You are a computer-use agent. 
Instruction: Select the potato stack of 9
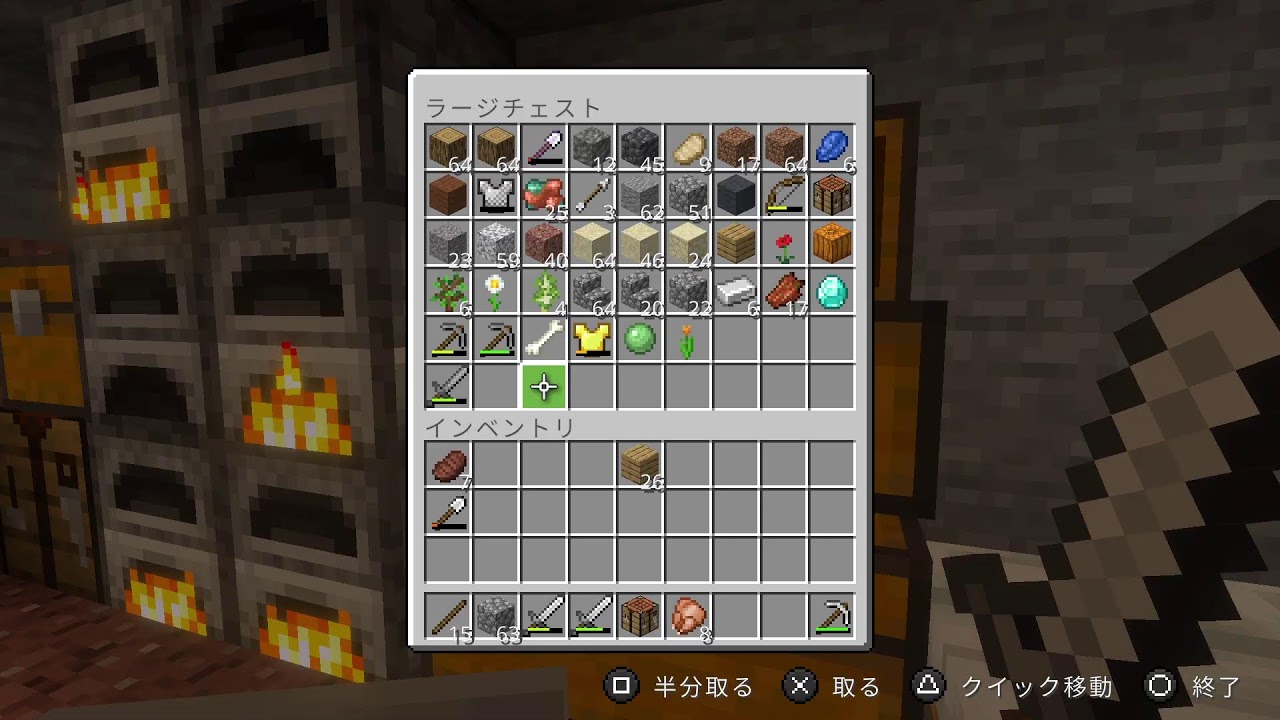coord(688,148)
